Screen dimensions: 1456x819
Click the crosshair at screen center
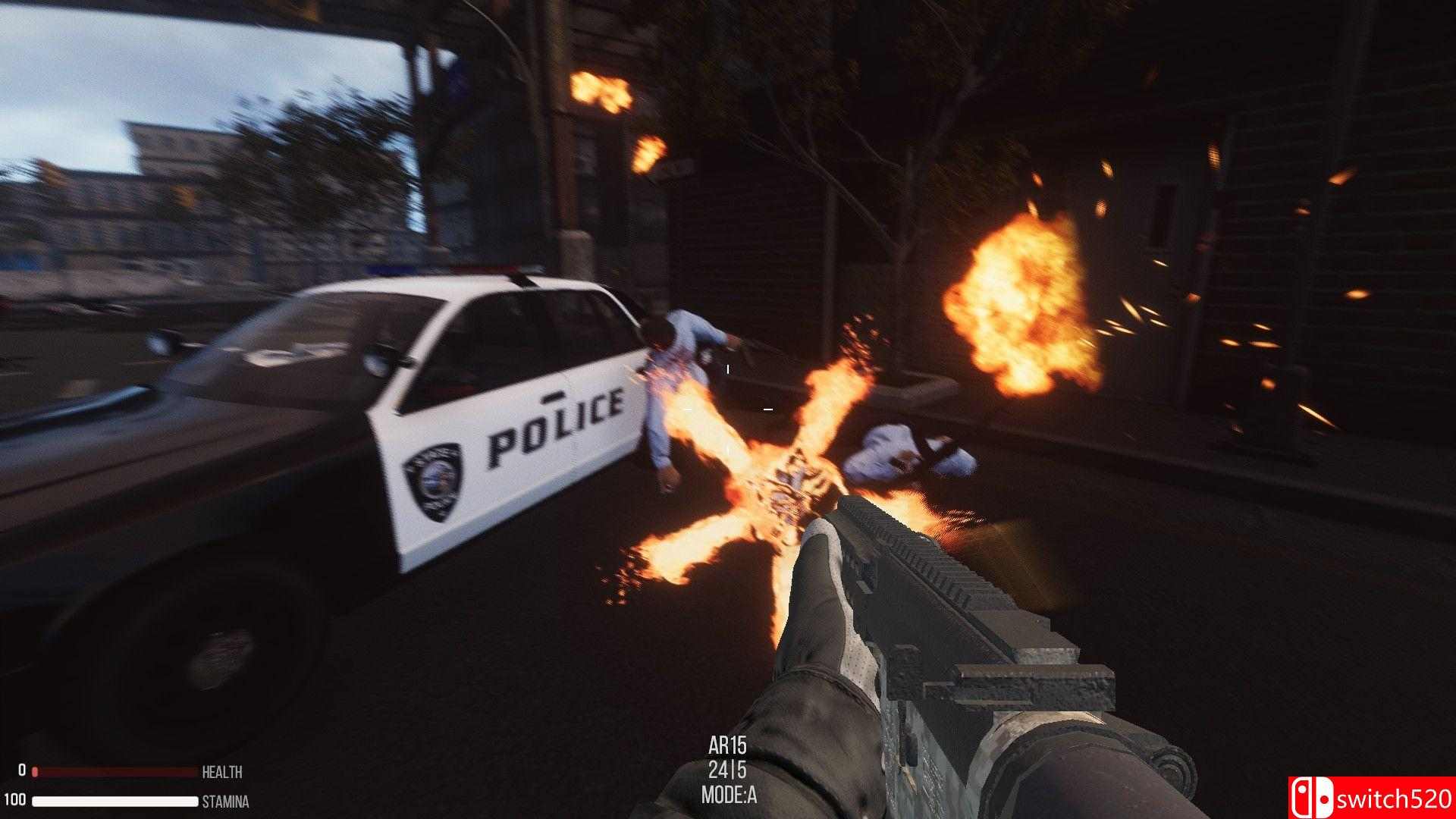728,409
